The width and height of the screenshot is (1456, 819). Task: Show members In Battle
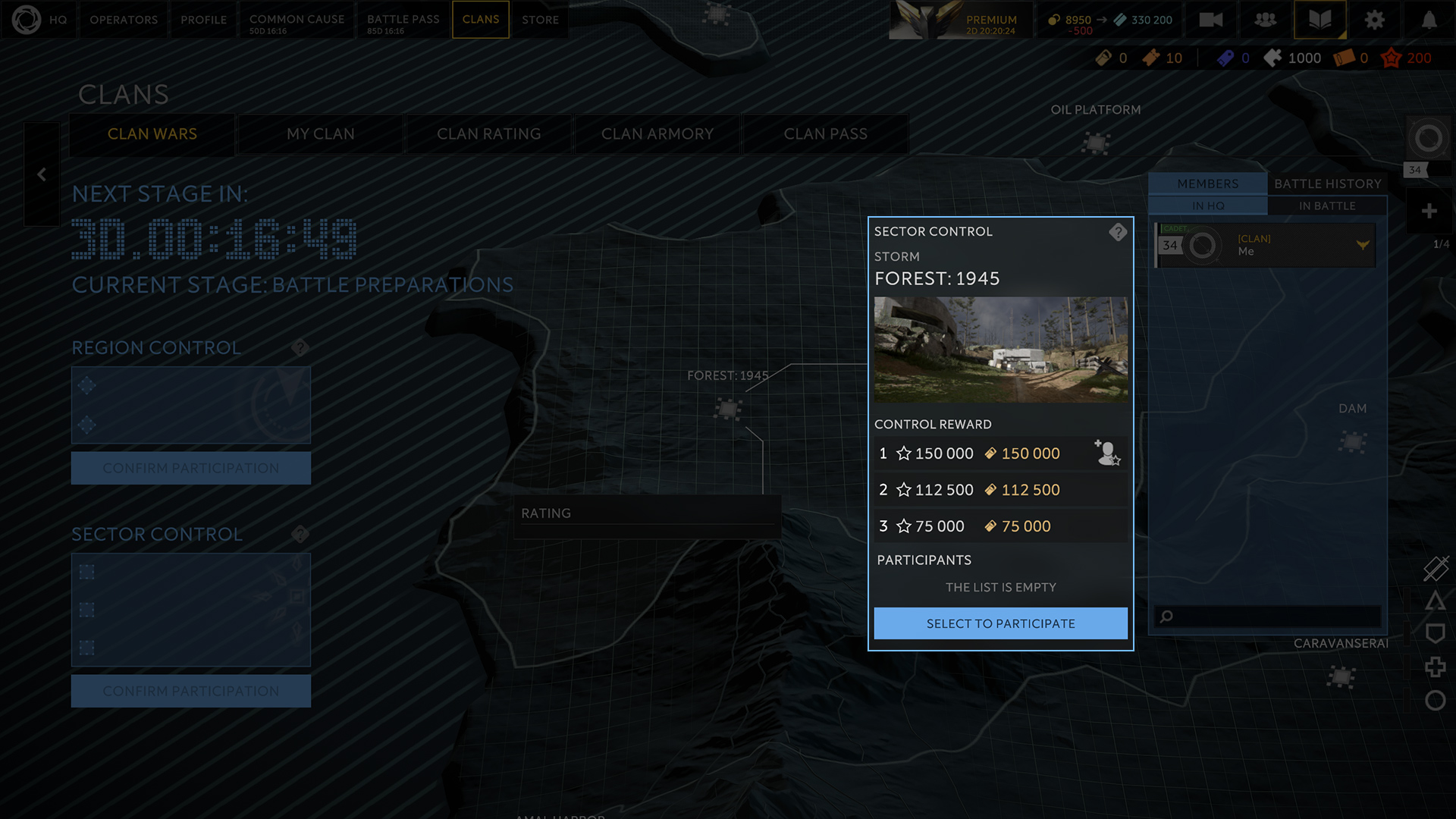point(1327,206)
